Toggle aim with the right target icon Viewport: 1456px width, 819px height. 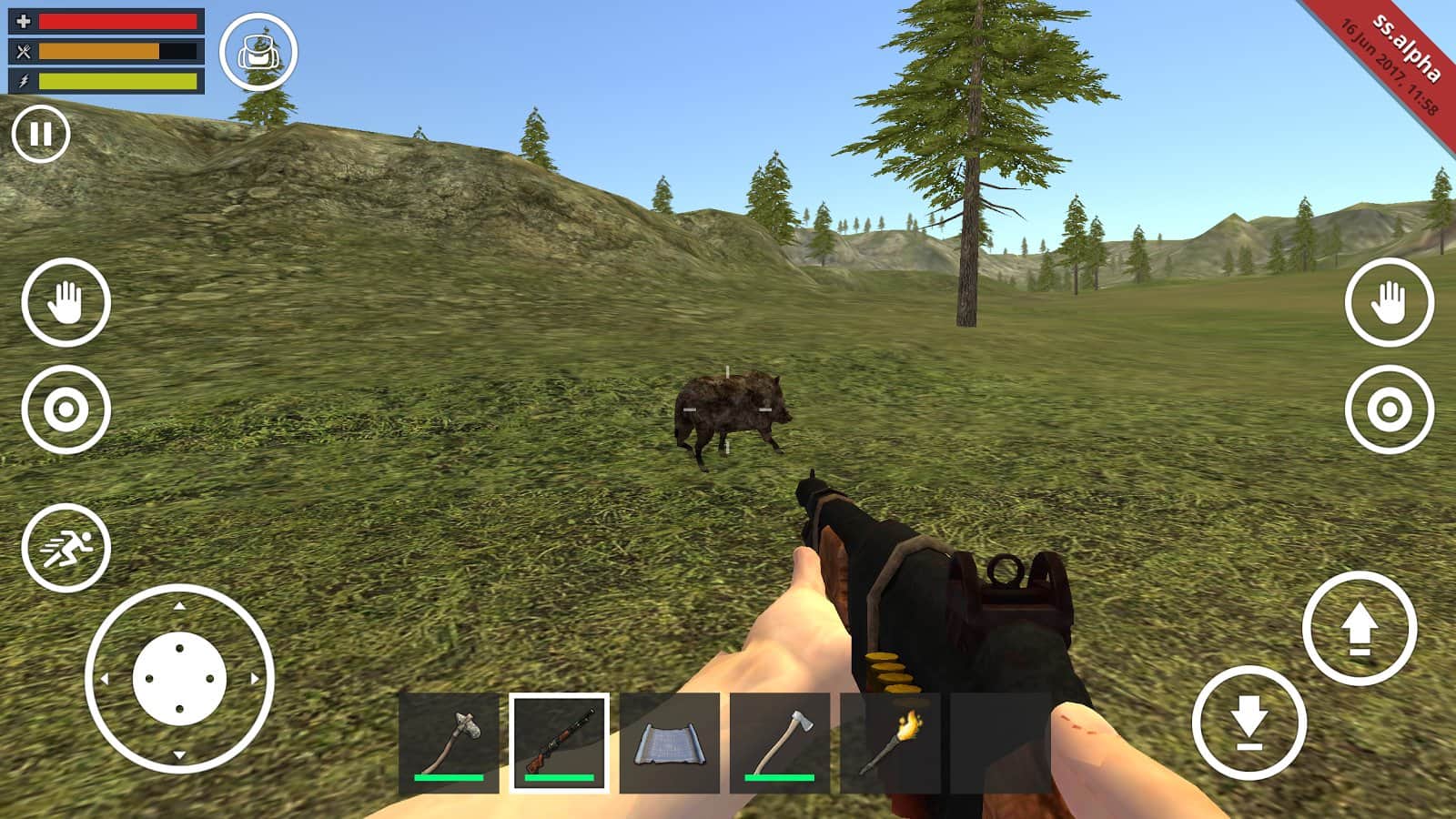pos(1388,409)
